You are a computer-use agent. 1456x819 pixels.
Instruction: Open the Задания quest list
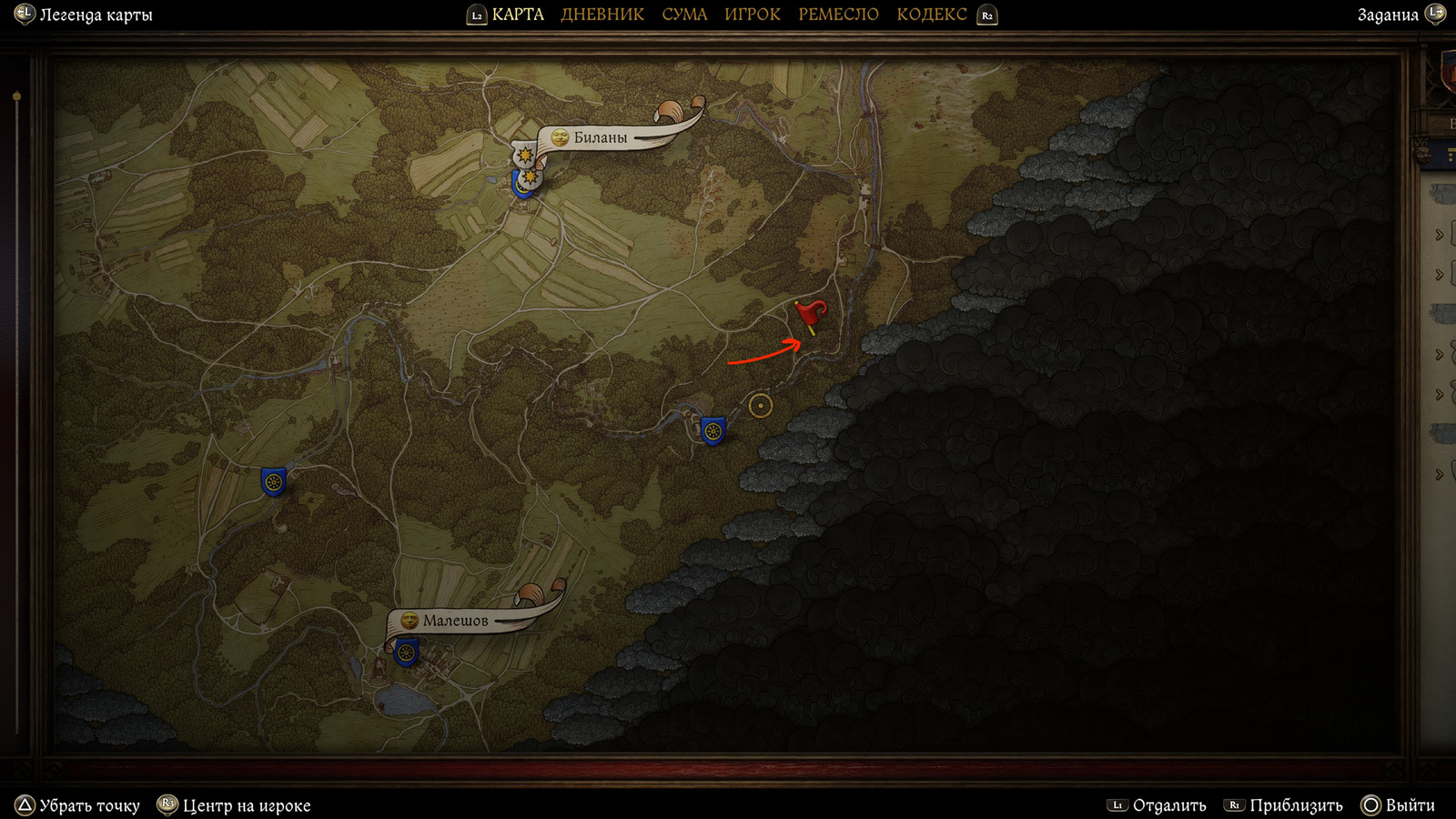point(1388,15)
